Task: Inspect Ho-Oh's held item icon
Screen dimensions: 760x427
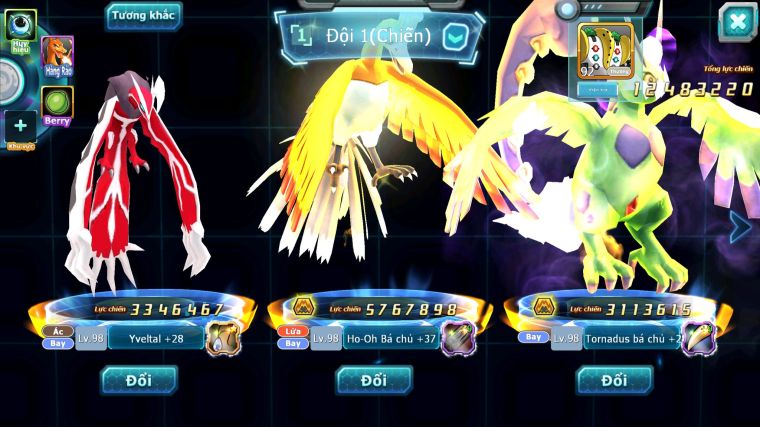Action: [x=458, y=339]
